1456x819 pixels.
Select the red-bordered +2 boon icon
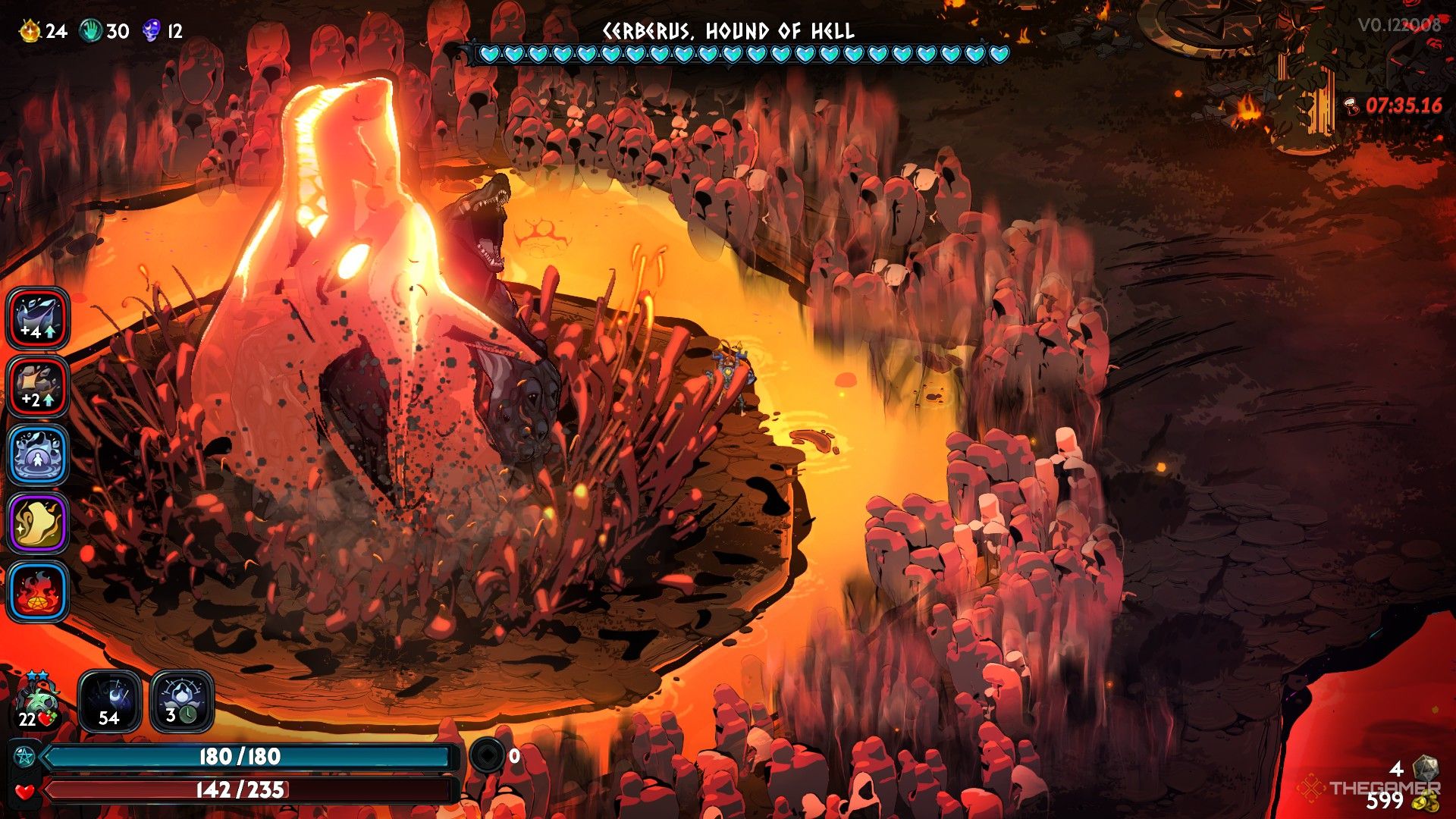tap(38, 387)
